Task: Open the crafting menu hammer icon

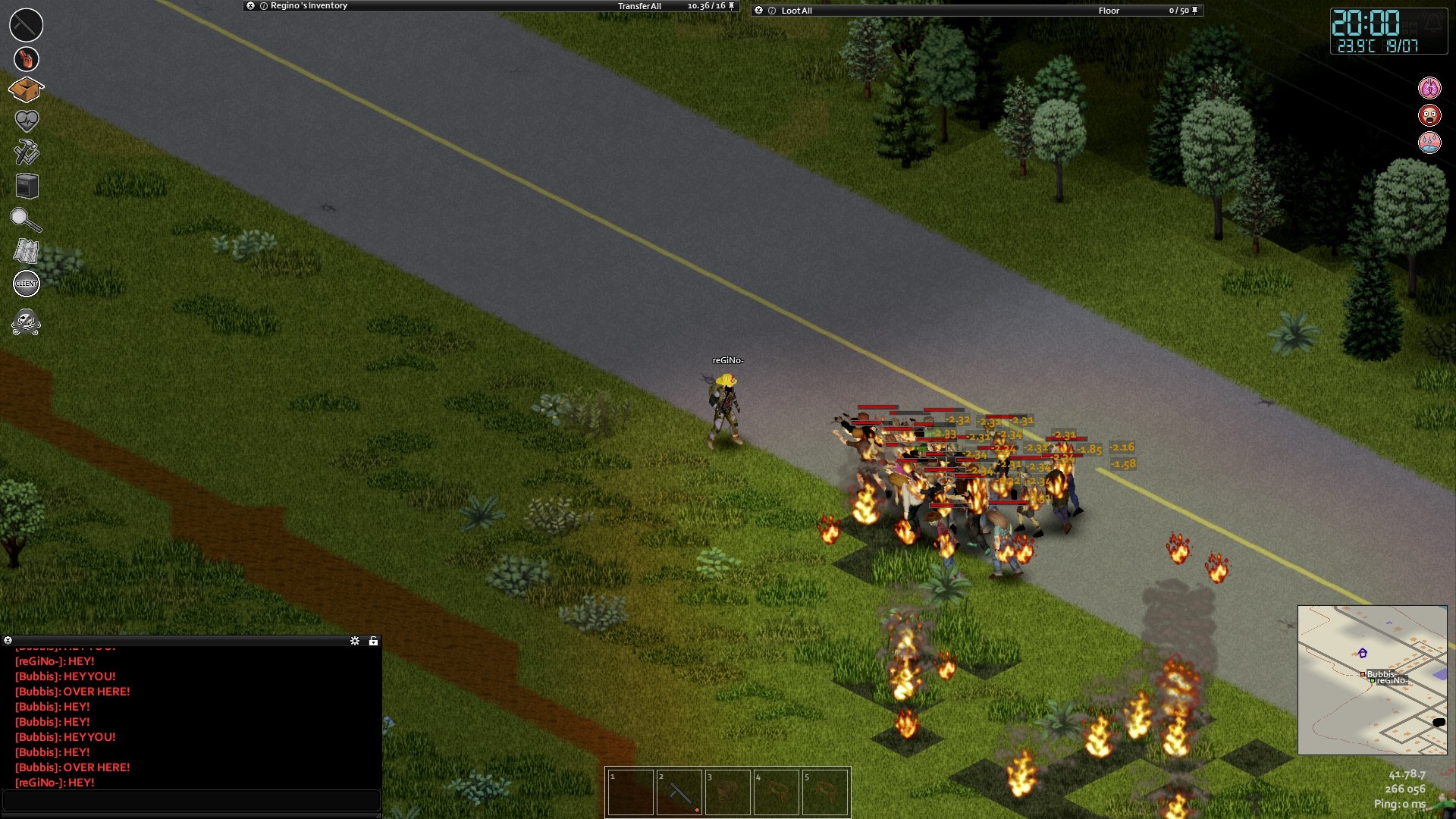Action: (x=27, y=152)
